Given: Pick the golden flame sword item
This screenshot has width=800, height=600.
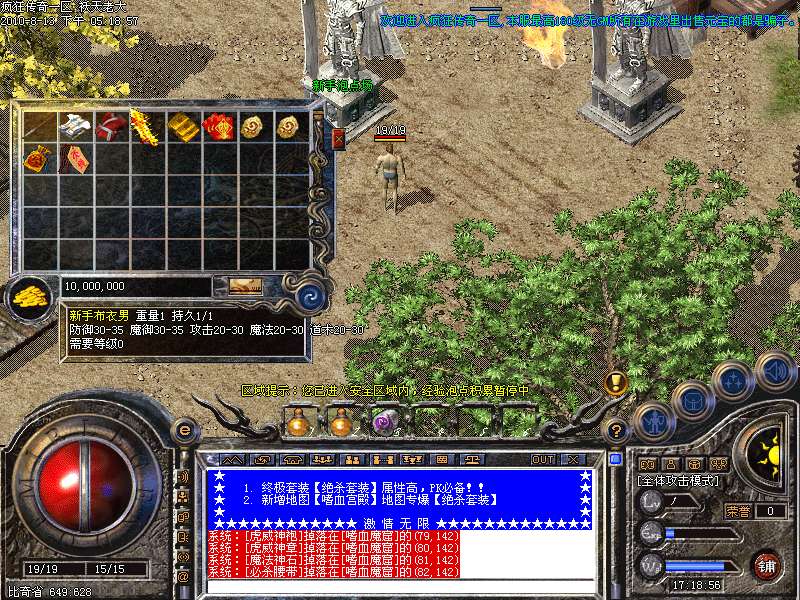Looking at the screenshot, I should (x=145, y=127).
